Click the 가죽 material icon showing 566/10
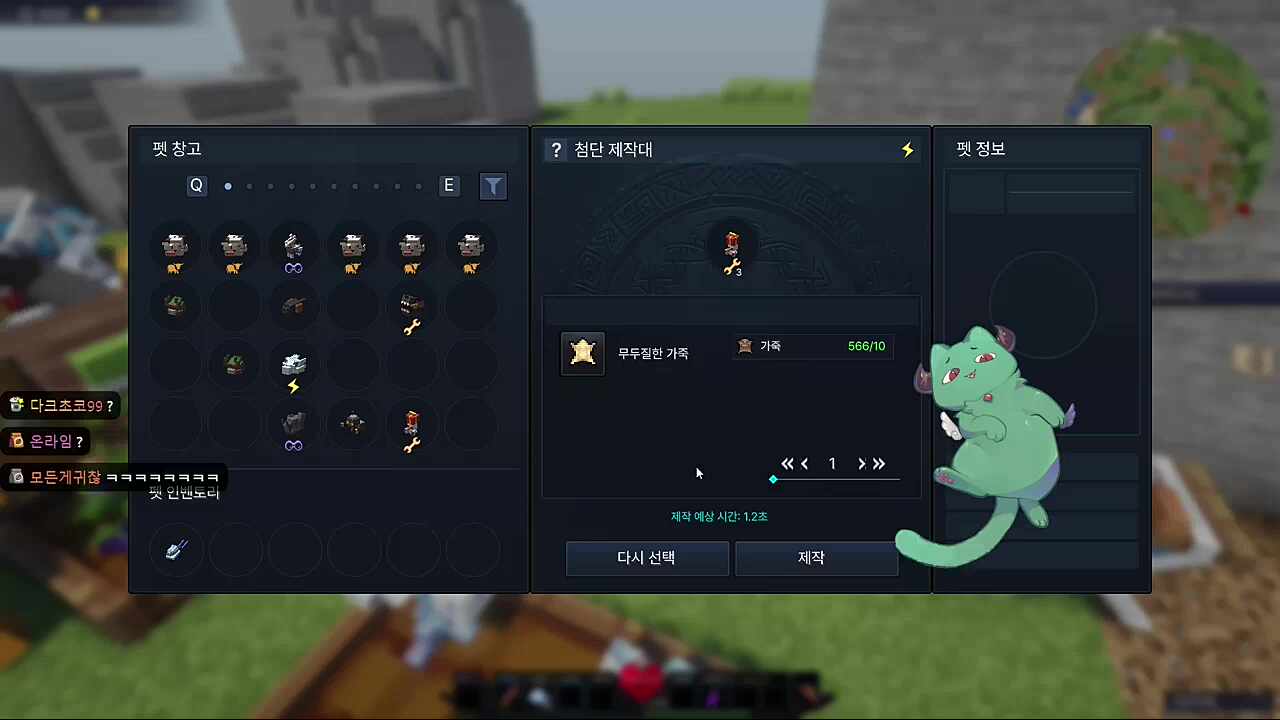The image size is (1280, 720). coord(745,346)
